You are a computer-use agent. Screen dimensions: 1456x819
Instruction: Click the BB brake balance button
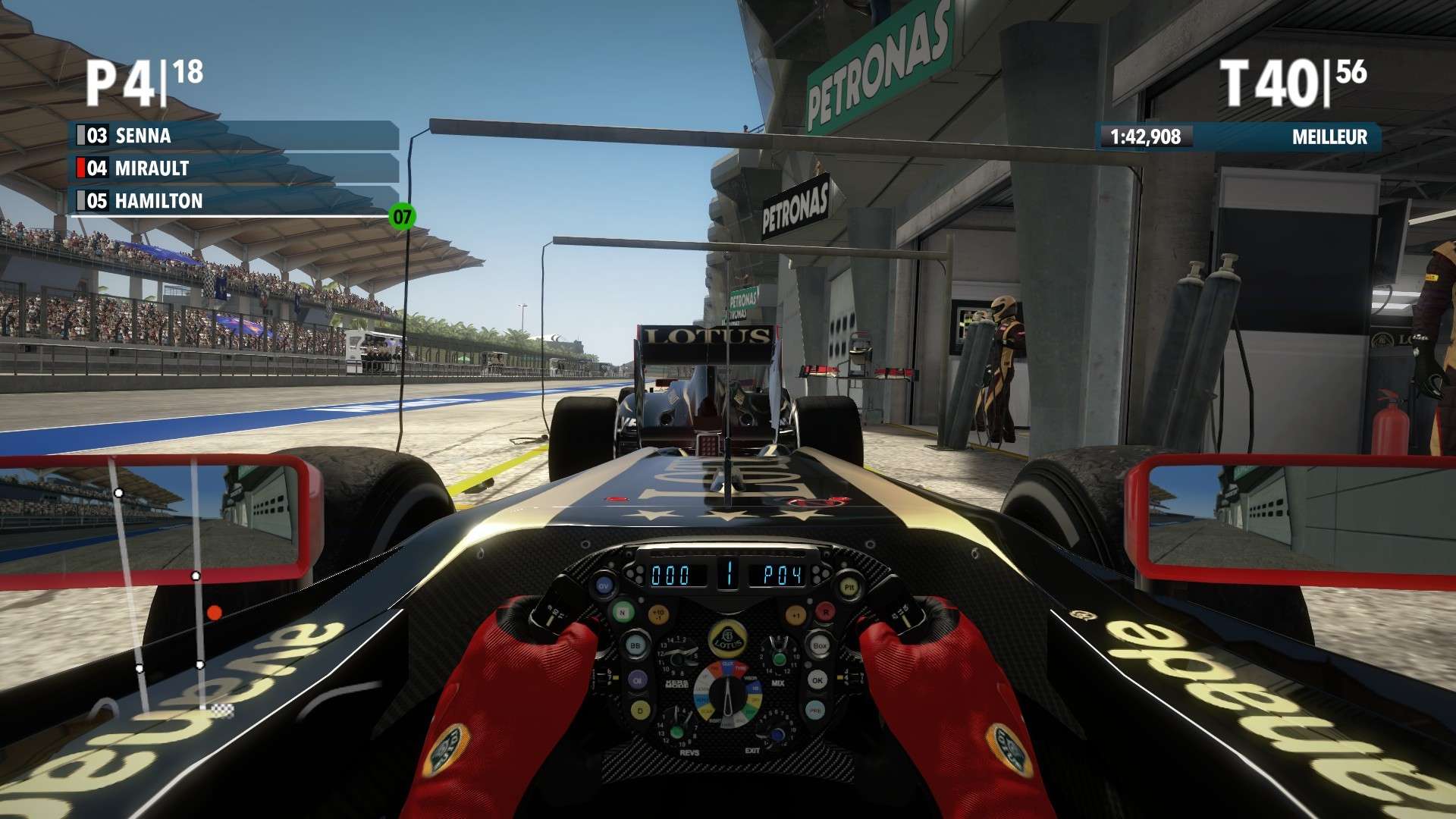pyautogui.click(x=636, y=645)
